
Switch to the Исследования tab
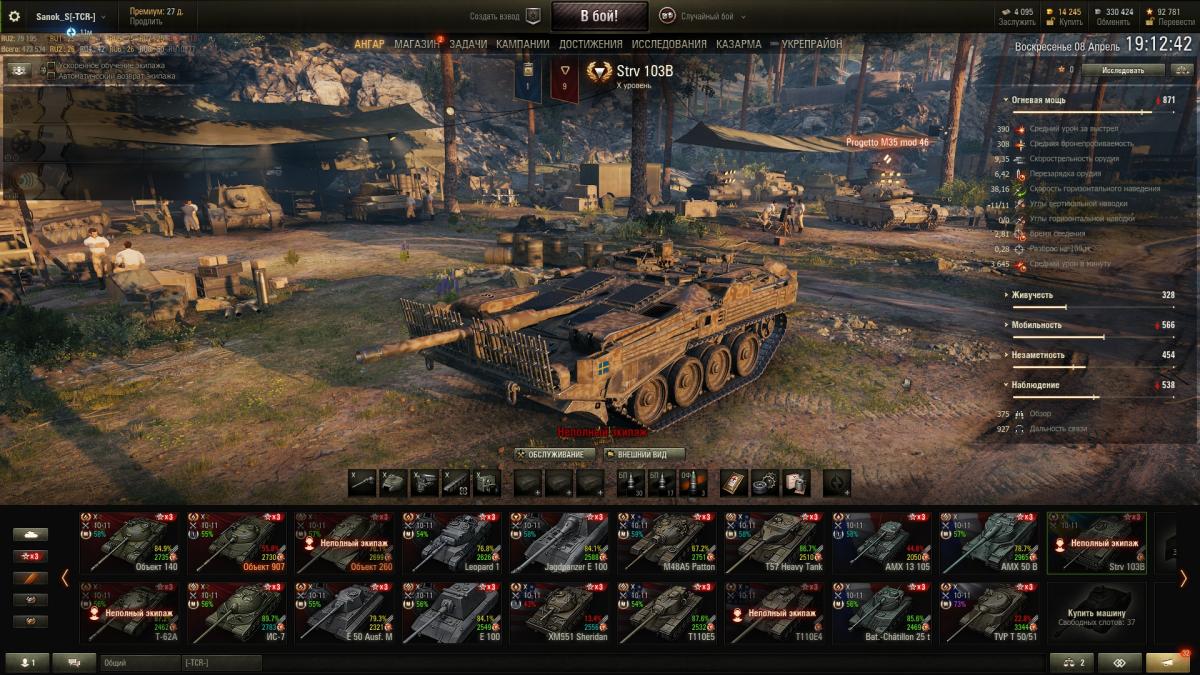(669, 44)
